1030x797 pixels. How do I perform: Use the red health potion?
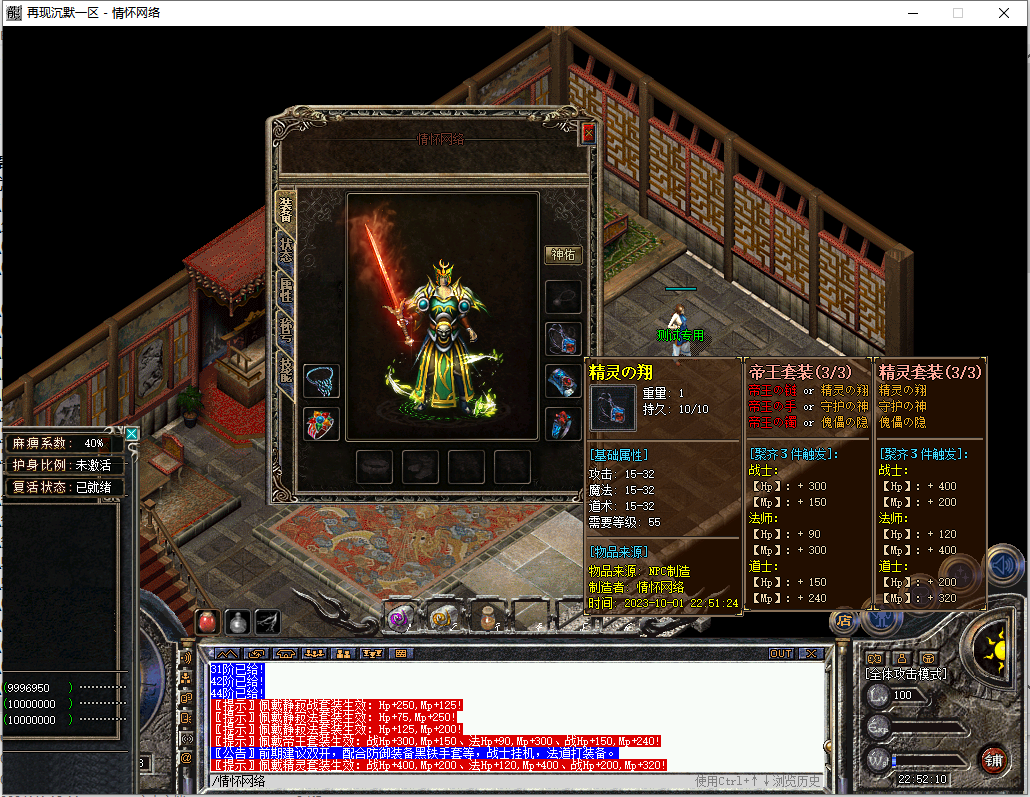[x=207, y=621]
